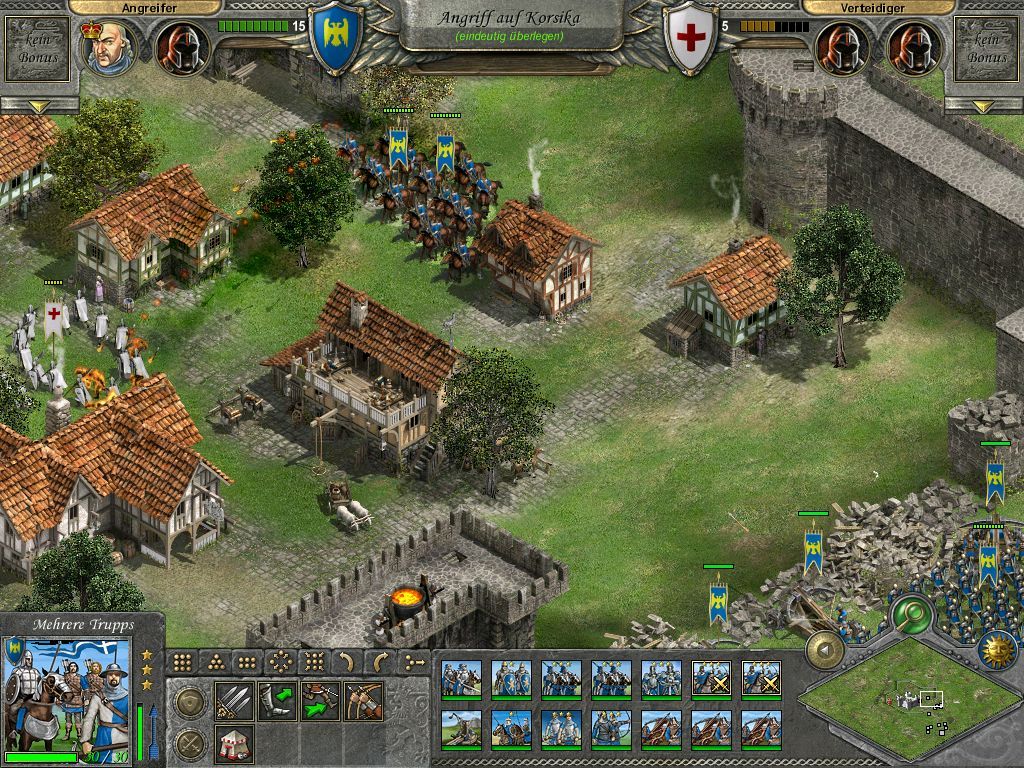This screenshot has width=1024, height=768.
Task: Click the golden sun button by minimap
Action: tap(996, 649)
